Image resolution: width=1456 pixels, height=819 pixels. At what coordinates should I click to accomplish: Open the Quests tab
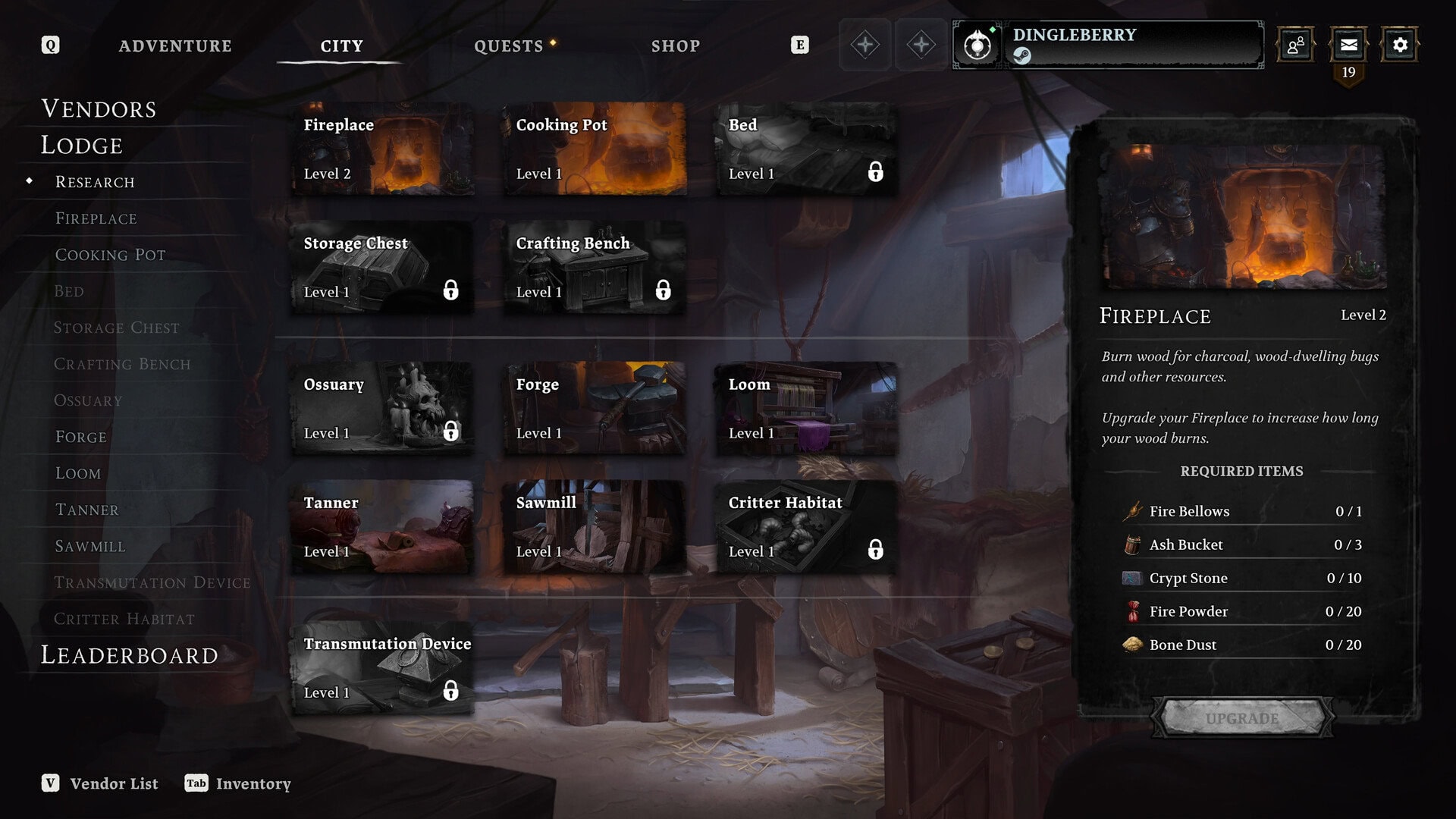509,46
